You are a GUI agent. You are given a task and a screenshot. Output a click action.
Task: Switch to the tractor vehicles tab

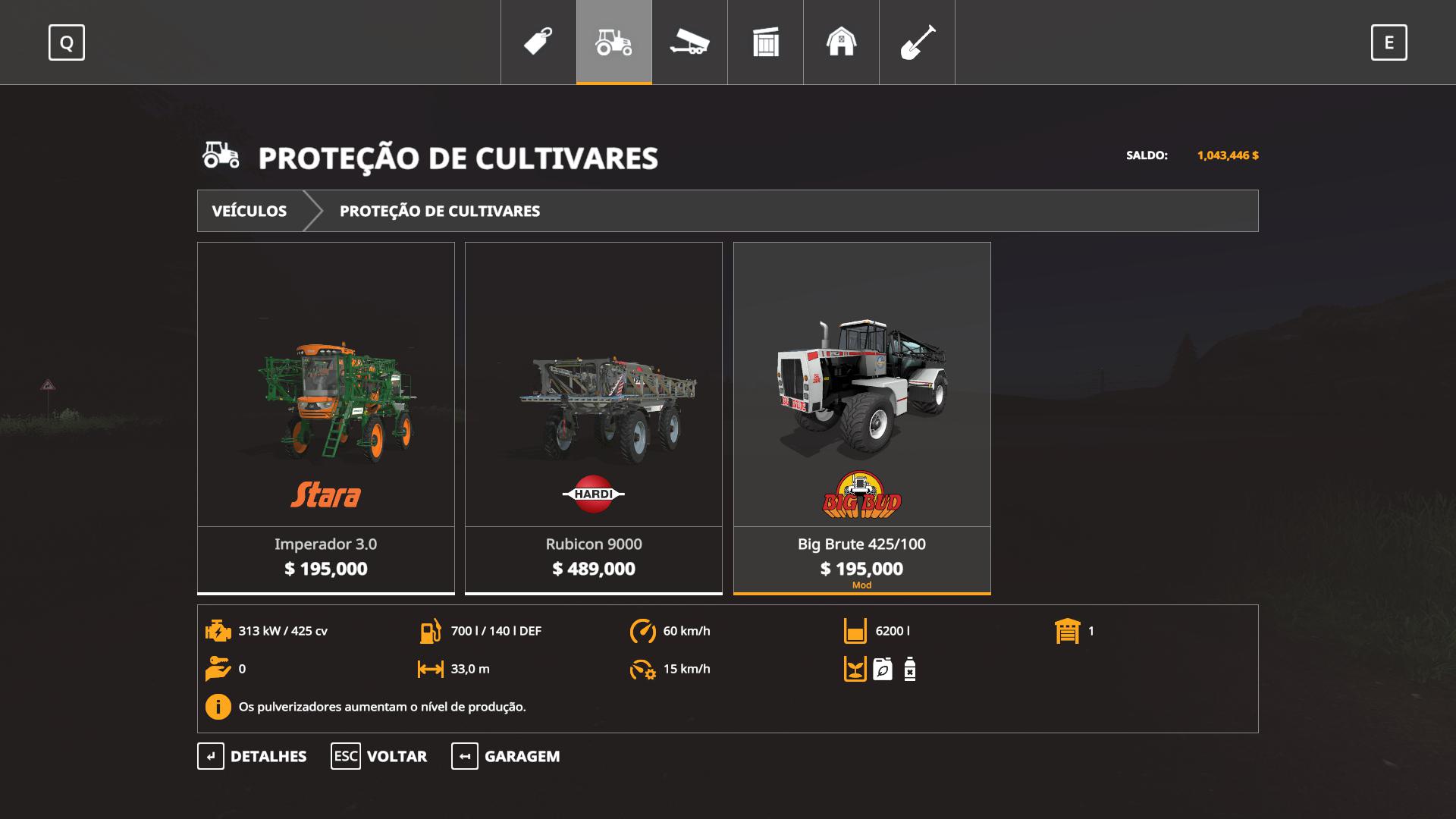pos(614,42)
